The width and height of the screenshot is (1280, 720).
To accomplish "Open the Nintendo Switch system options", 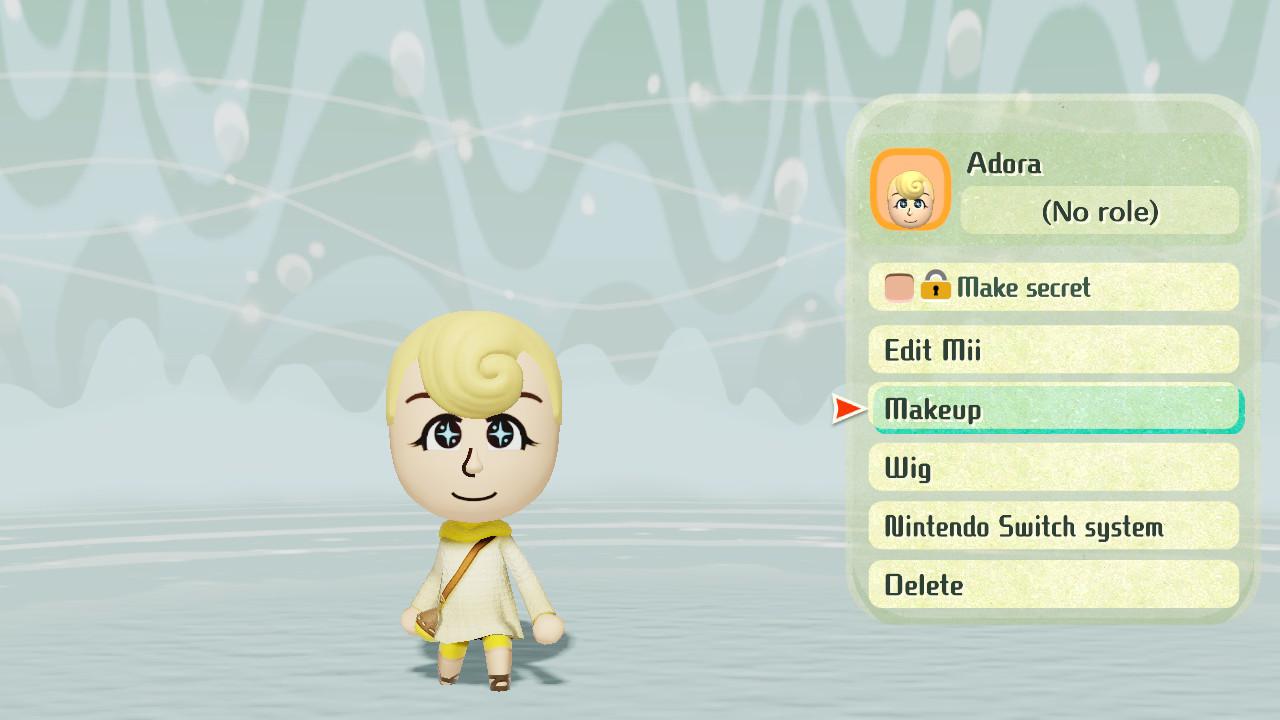I will point(1054,526).
